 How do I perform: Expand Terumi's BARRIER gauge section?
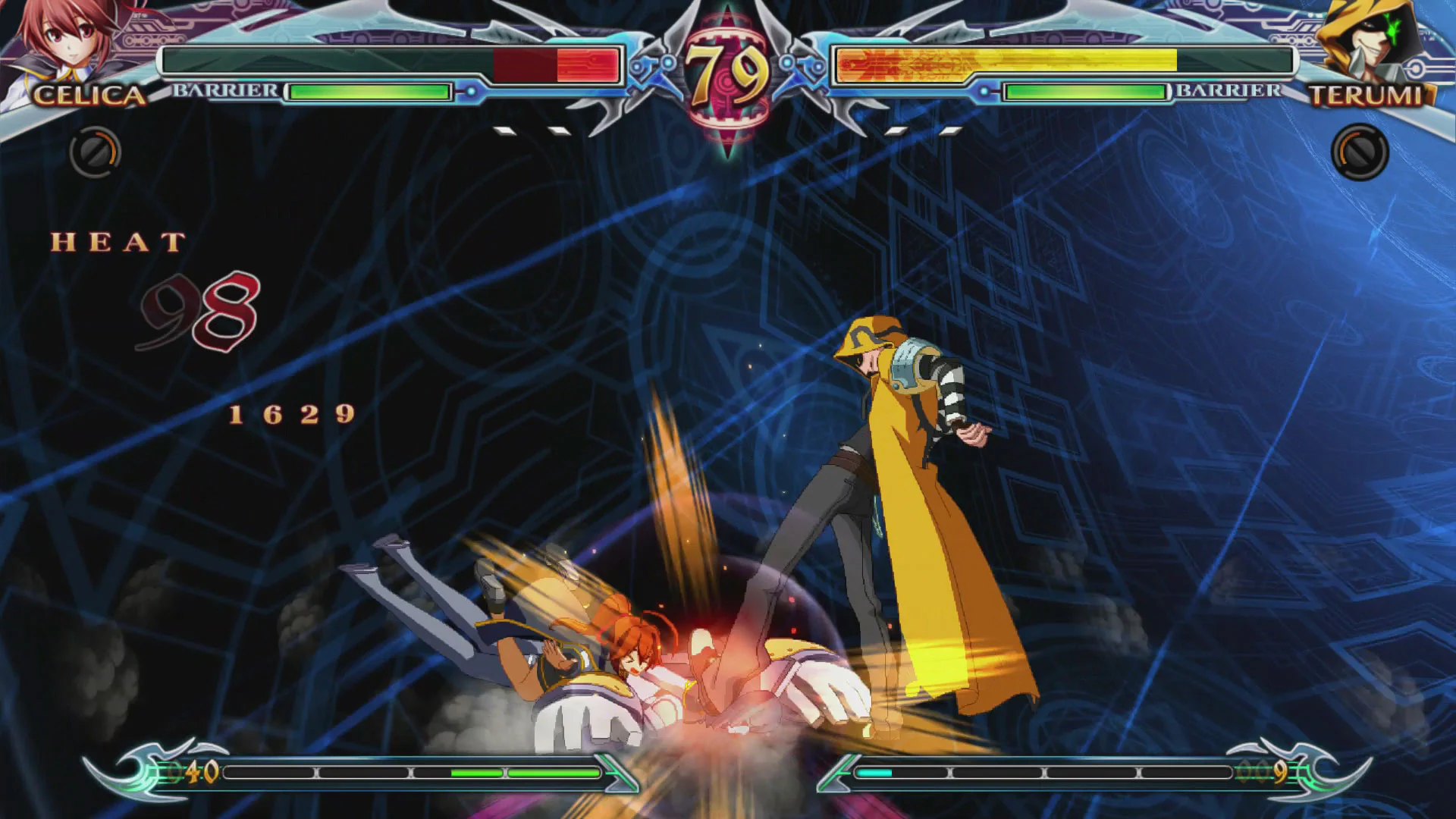click(1228, 91)
